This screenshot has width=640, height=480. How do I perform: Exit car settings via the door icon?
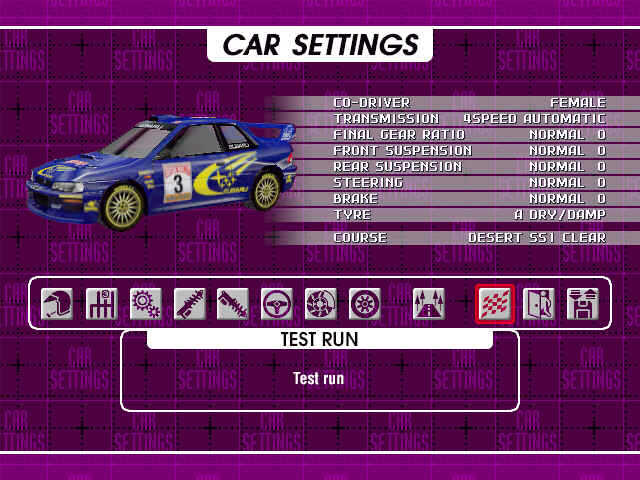[538, 303]
